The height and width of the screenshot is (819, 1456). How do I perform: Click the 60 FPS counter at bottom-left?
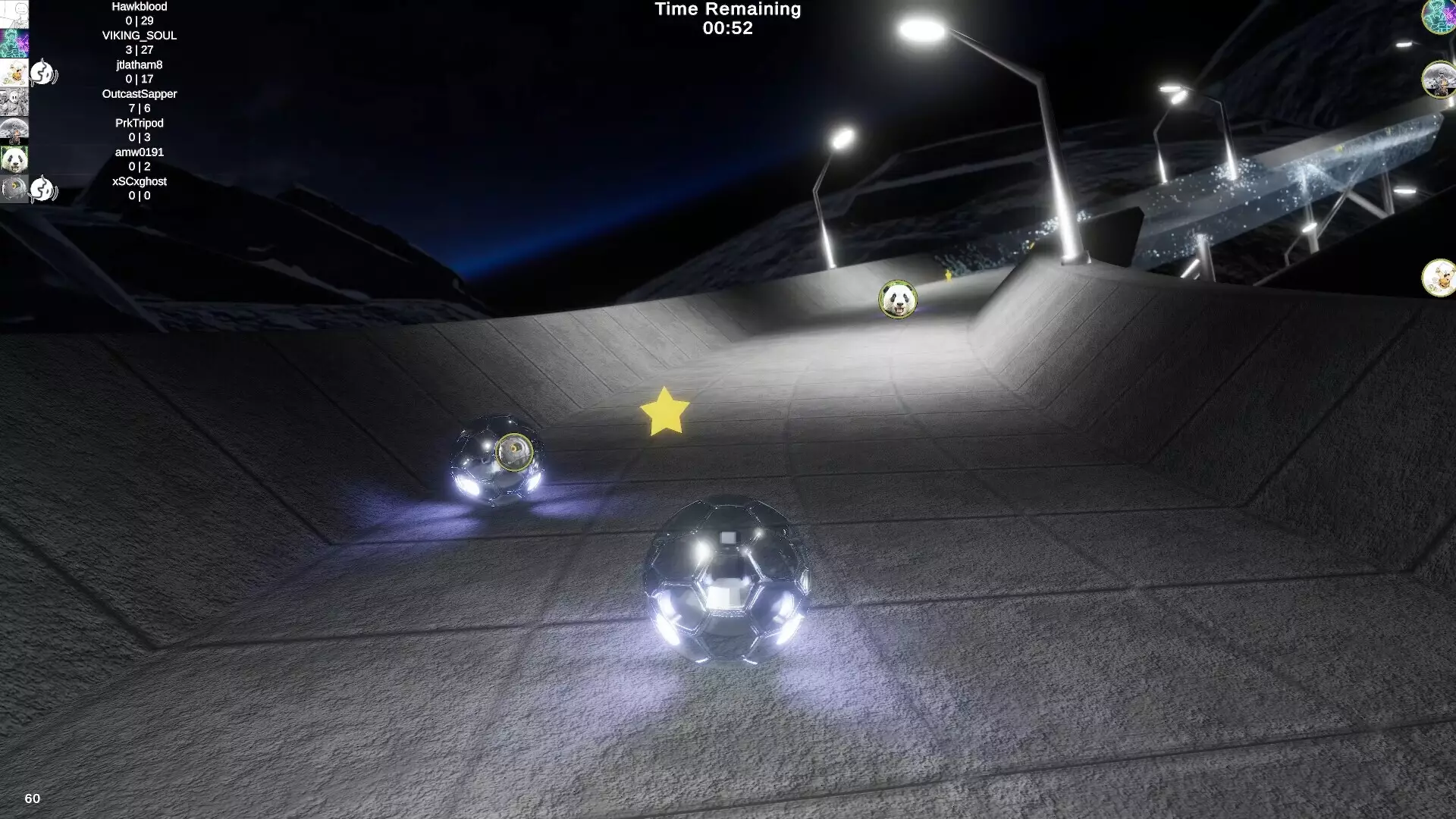[x=32, y=798]
